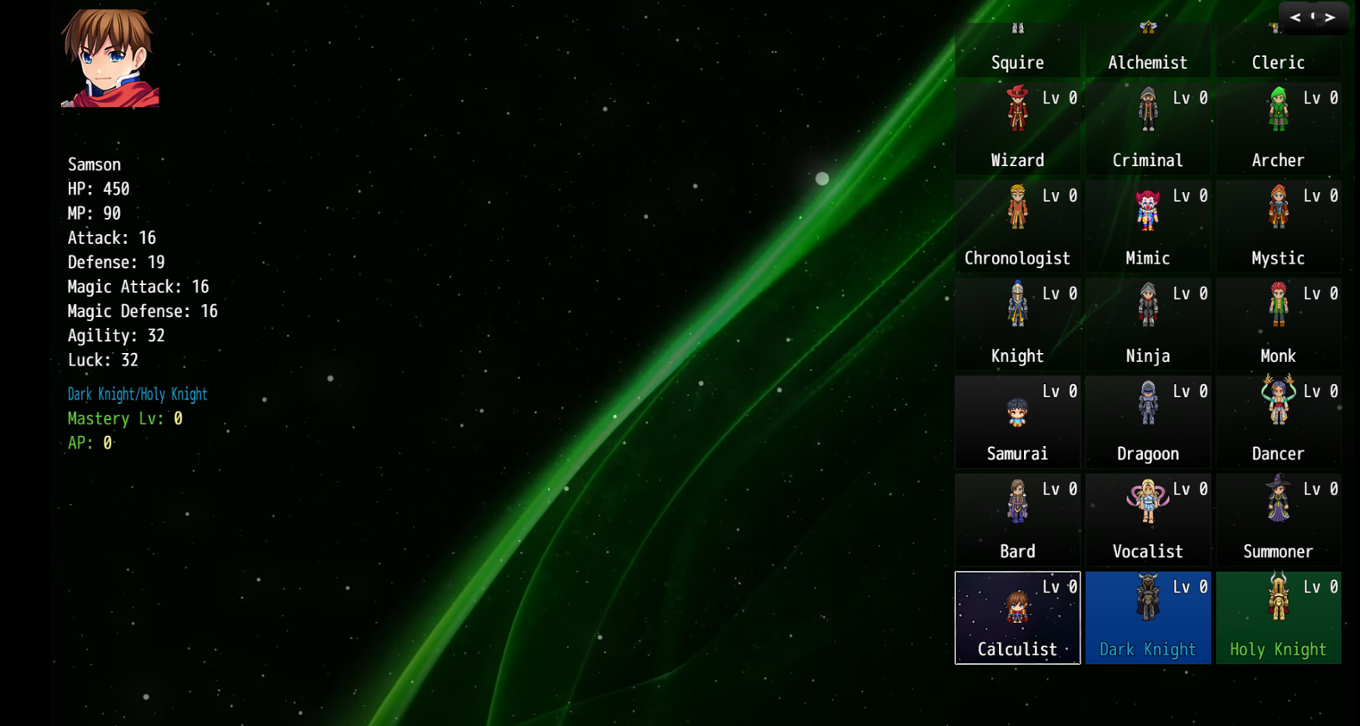Image resolution: width=1360 pixels, height=726 pixels.
Task: Go to the previous class page
Action: (x=1295, y=17)
